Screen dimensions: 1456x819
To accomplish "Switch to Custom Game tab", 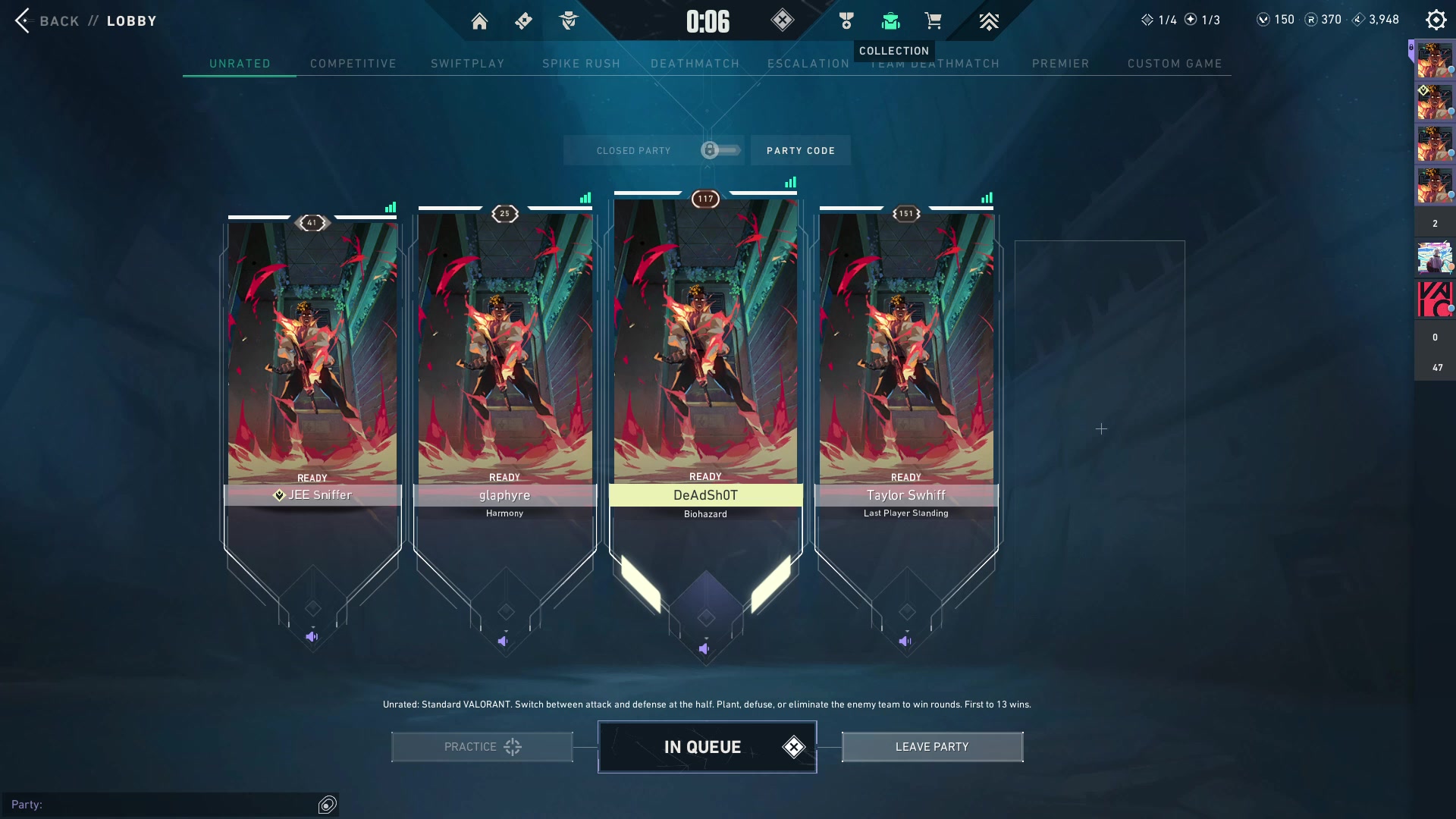I will point(1174,64).
